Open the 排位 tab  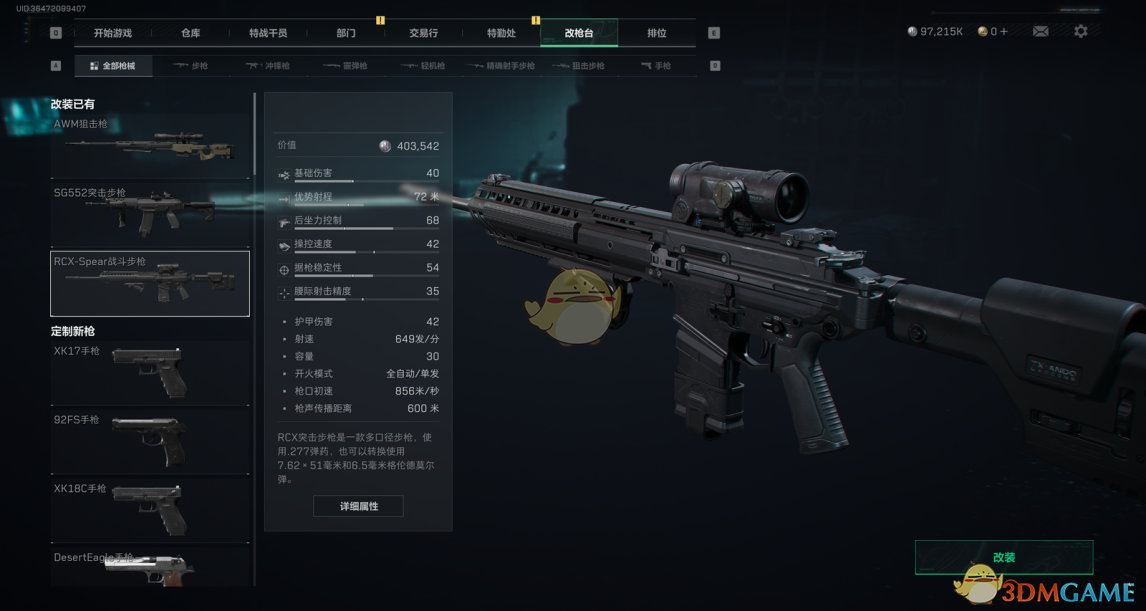click(x=657, y=33)
